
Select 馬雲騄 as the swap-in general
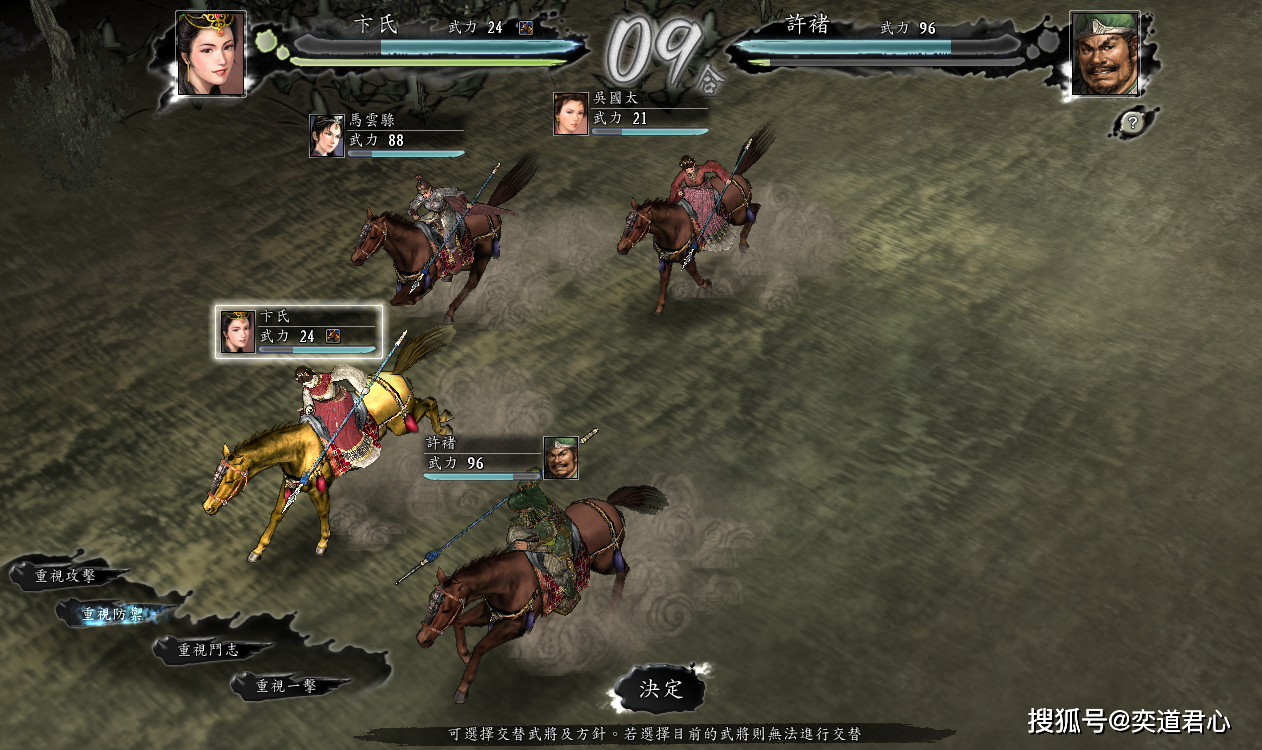[x=386, y=135]
